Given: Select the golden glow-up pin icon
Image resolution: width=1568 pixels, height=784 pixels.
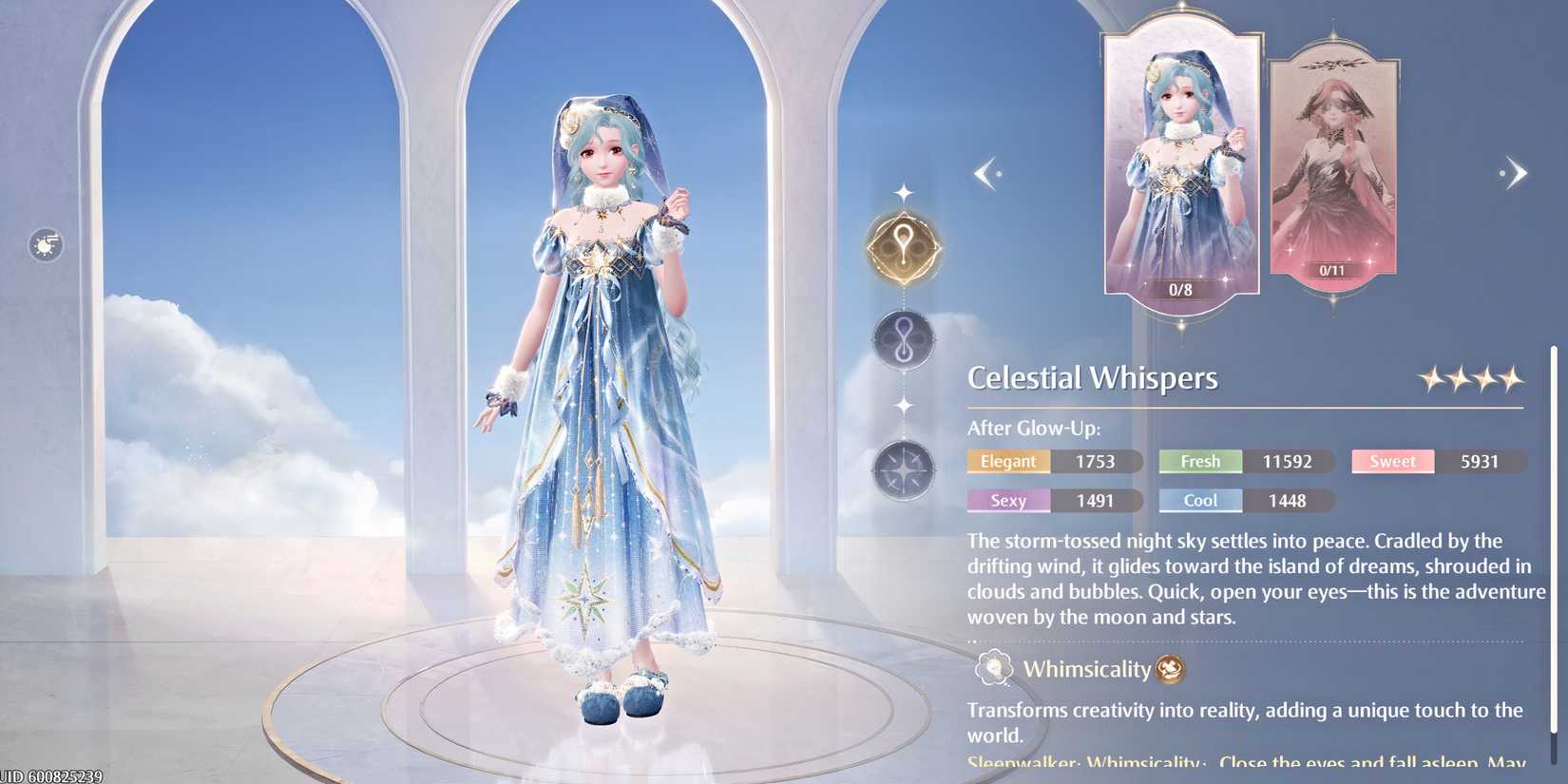Looking at the screenshot, I should click(x=903, y=249).
